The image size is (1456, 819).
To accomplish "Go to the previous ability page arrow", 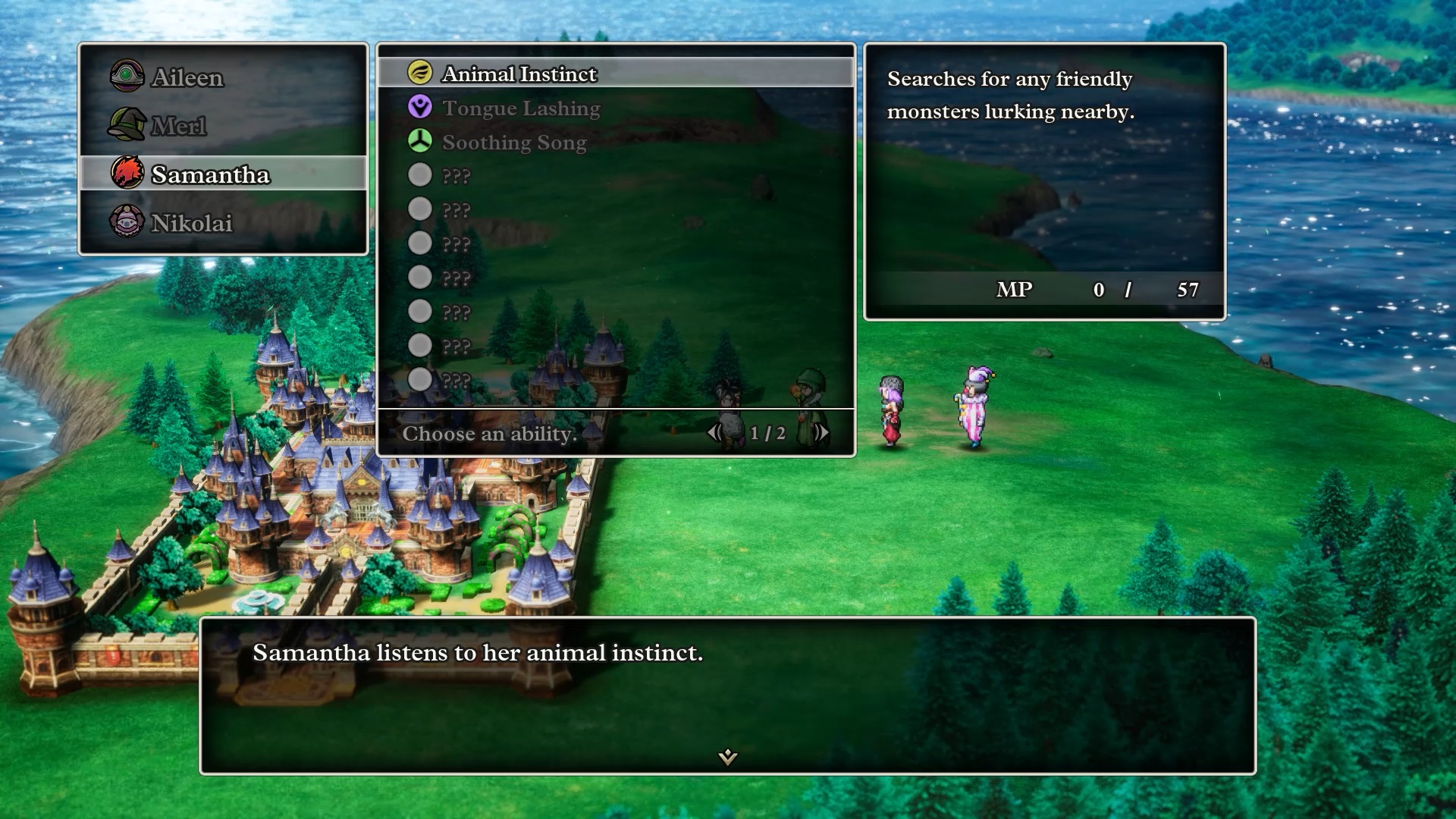I will tap(714, 433).
